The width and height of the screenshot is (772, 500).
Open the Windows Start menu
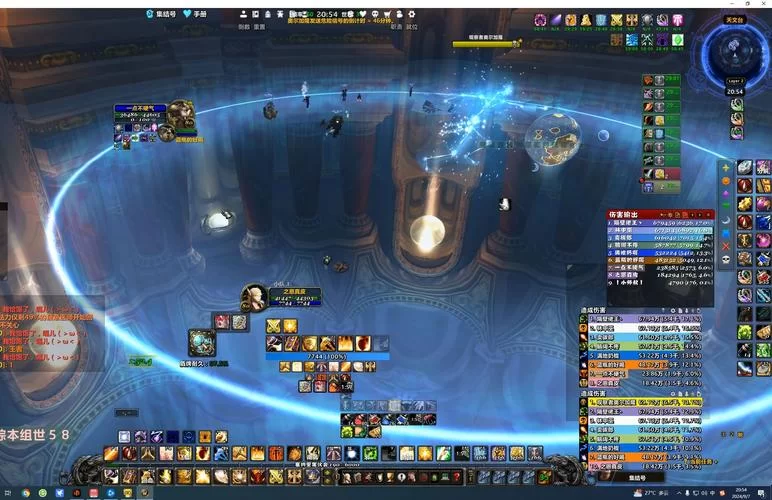(x=8, y=493)
